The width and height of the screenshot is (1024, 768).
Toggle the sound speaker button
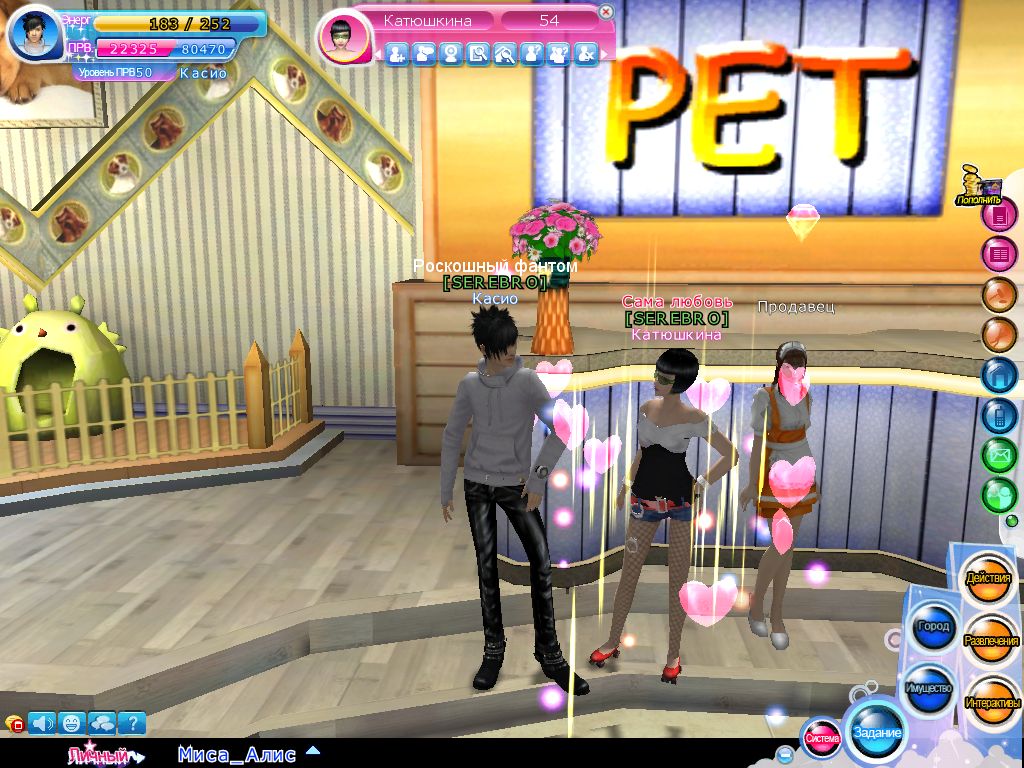pos(43,722)
